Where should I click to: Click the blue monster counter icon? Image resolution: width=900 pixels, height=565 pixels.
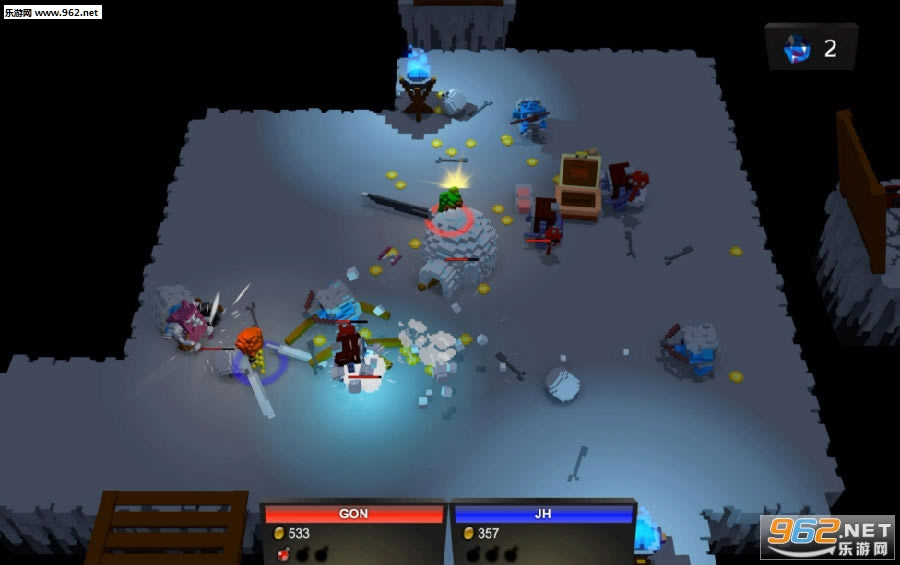796,47
